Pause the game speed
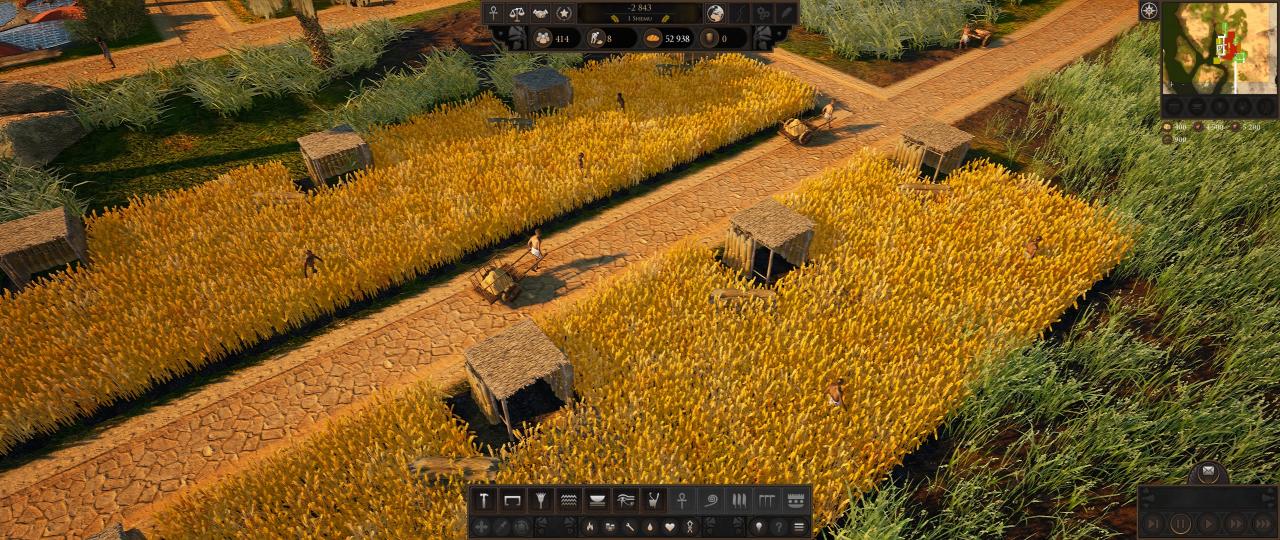1280x540 pixels. click(x=1181, y=522)
